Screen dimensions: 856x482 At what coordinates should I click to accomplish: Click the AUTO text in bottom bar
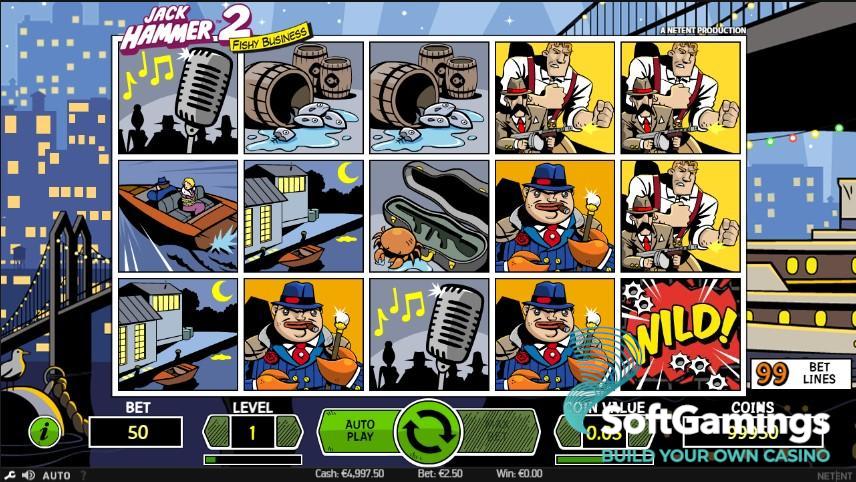click(56, 475)
